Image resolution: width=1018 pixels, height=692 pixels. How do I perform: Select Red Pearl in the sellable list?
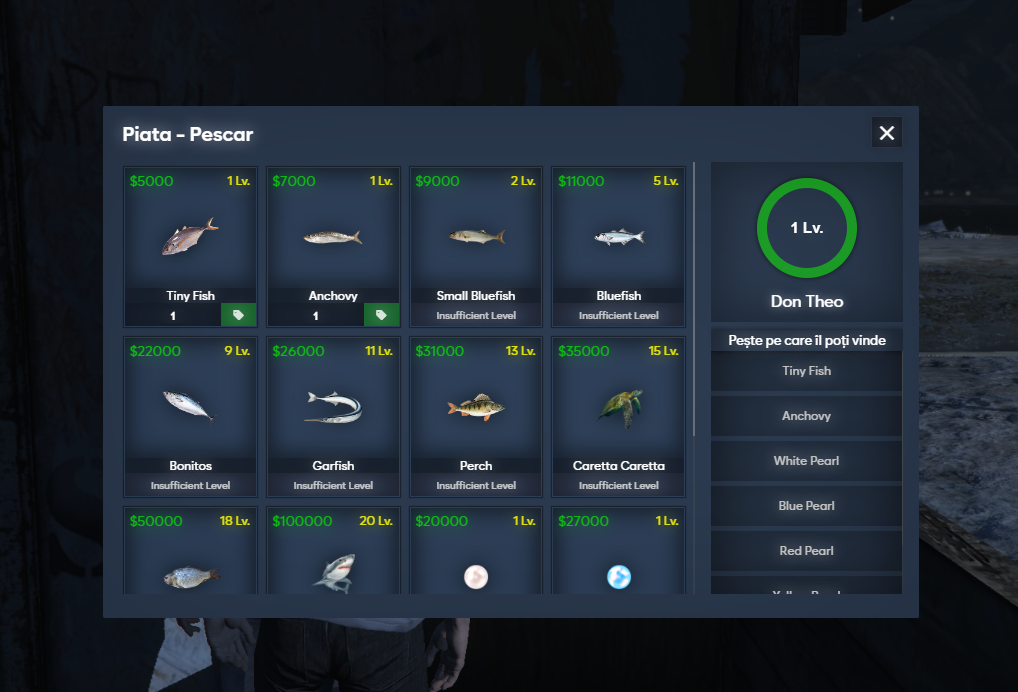(806, 551)
